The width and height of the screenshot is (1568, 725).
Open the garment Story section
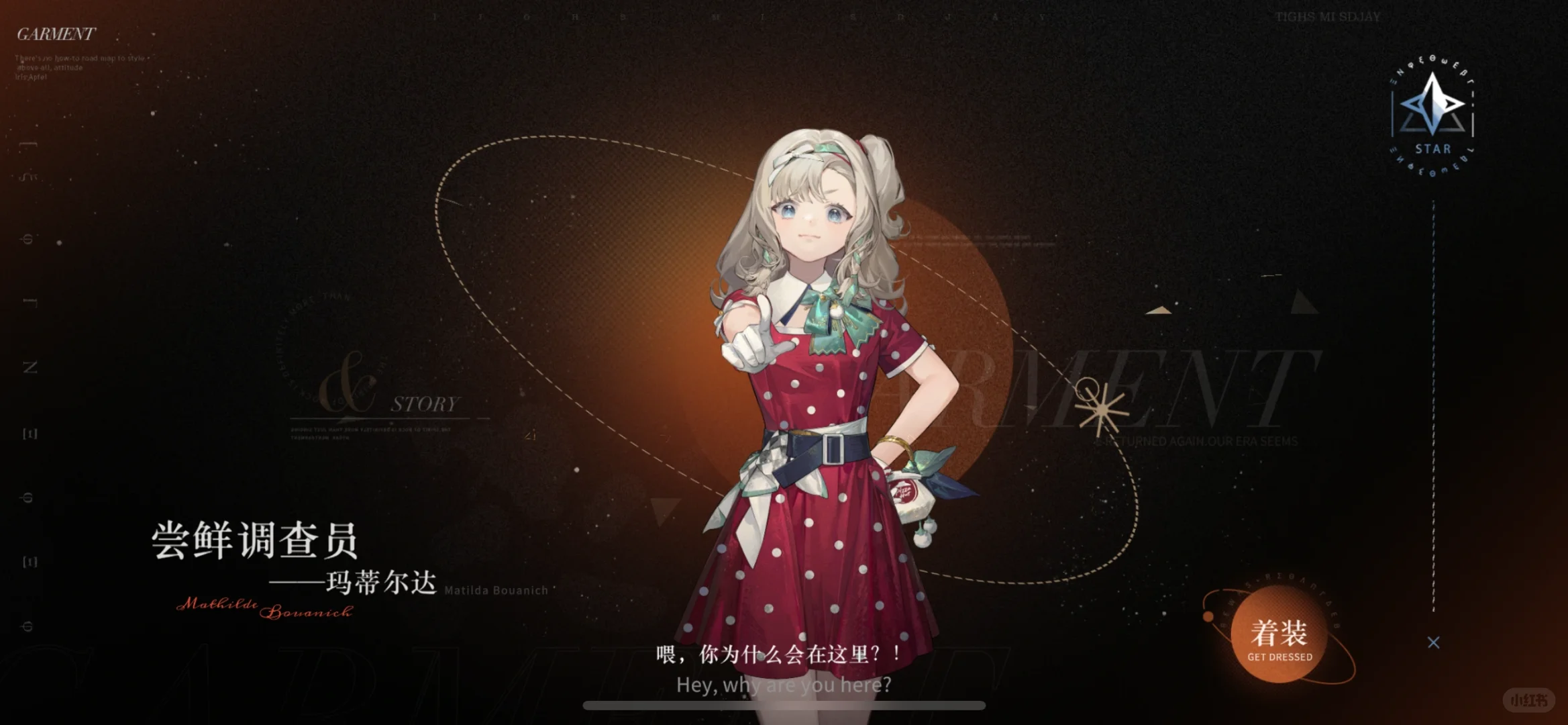(x=424, y=404)
